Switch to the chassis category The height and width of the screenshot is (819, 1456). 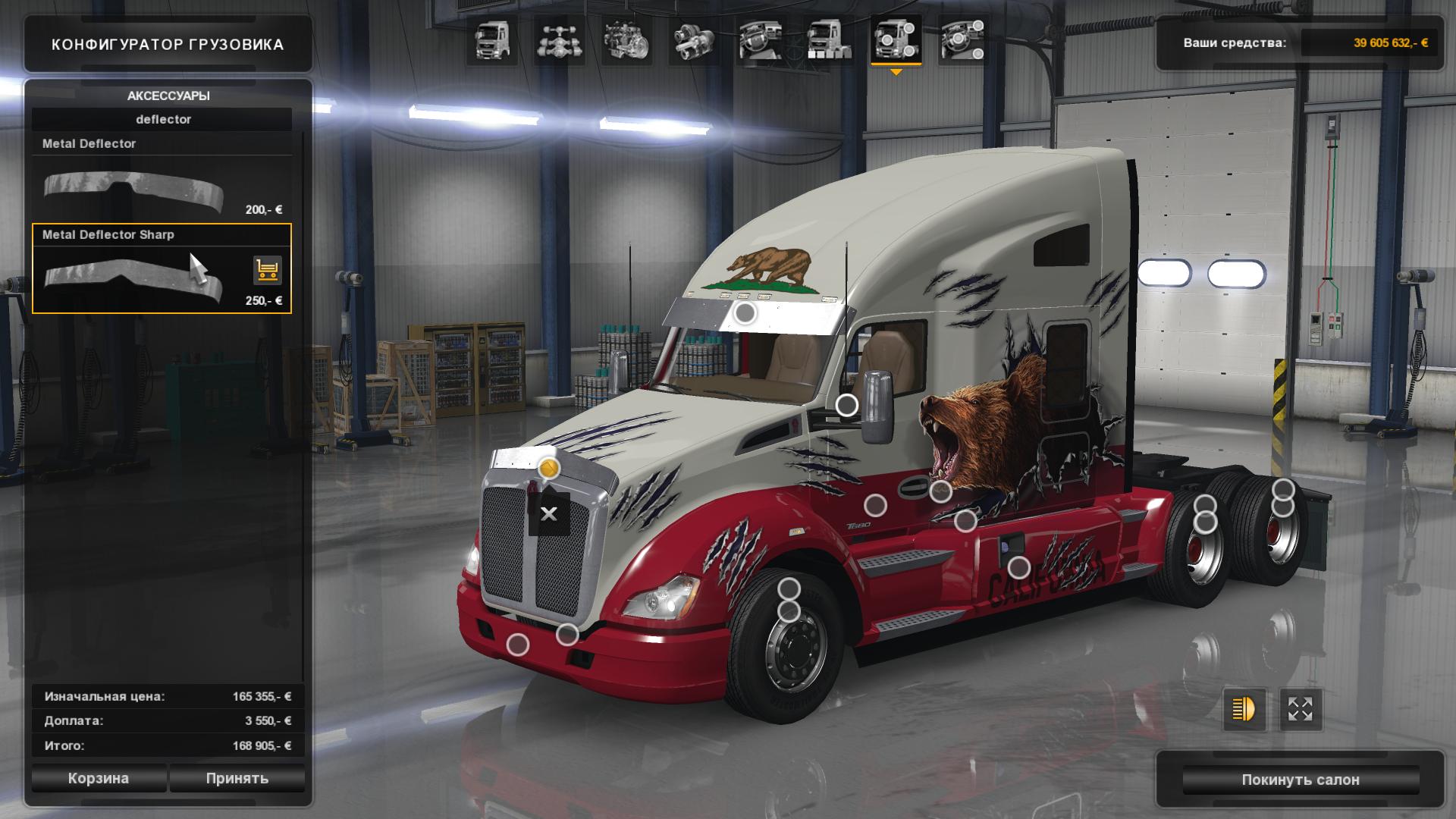point(559,40)
